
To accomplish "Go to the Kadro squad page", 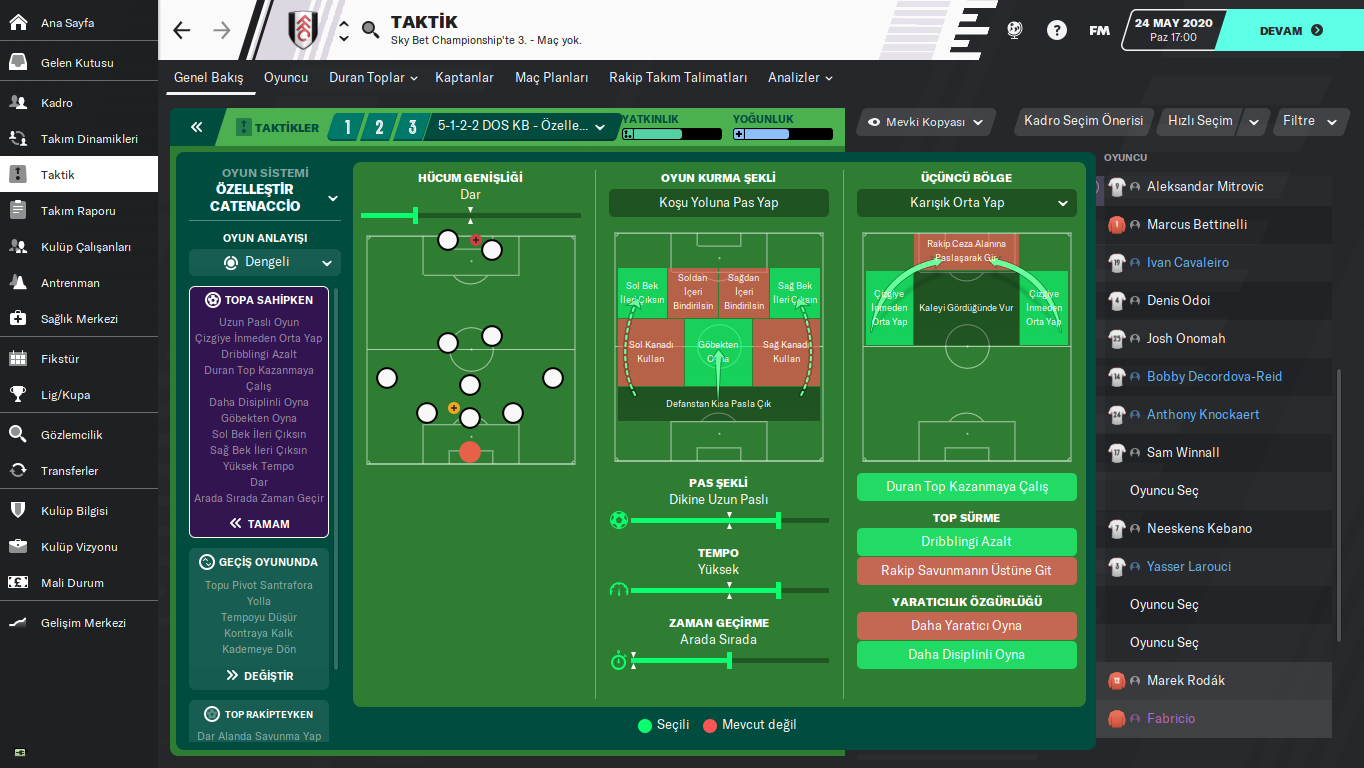I will 56,103.
